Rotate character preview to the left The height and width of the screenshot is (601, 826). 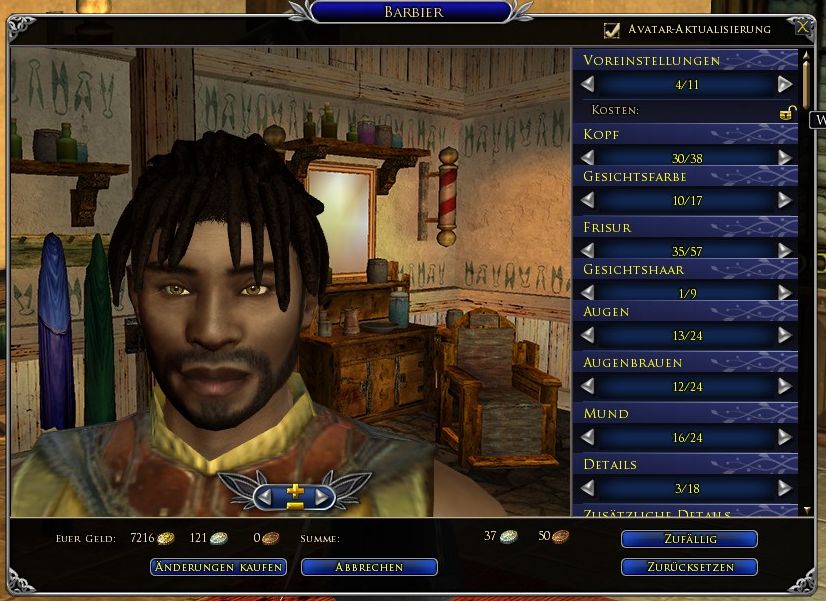pyautogui.click(x=264, y=495)
